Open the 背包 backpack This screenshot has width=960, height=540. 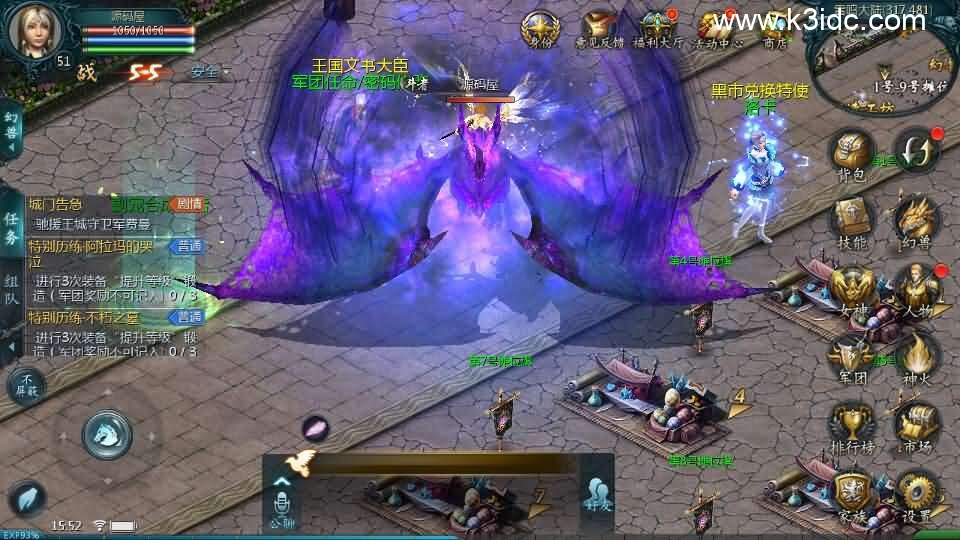tap(851, 155)
